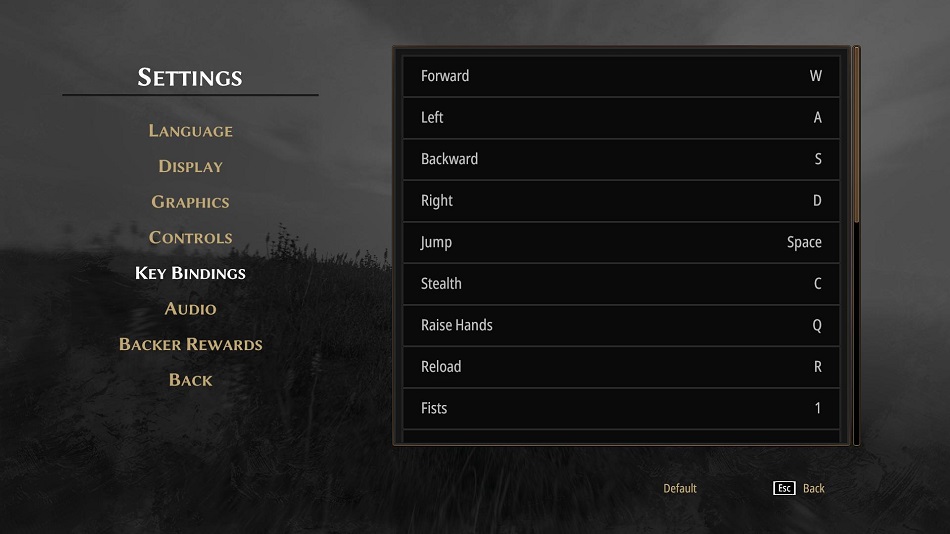Select the Key Bindings section

pos(190,273)
